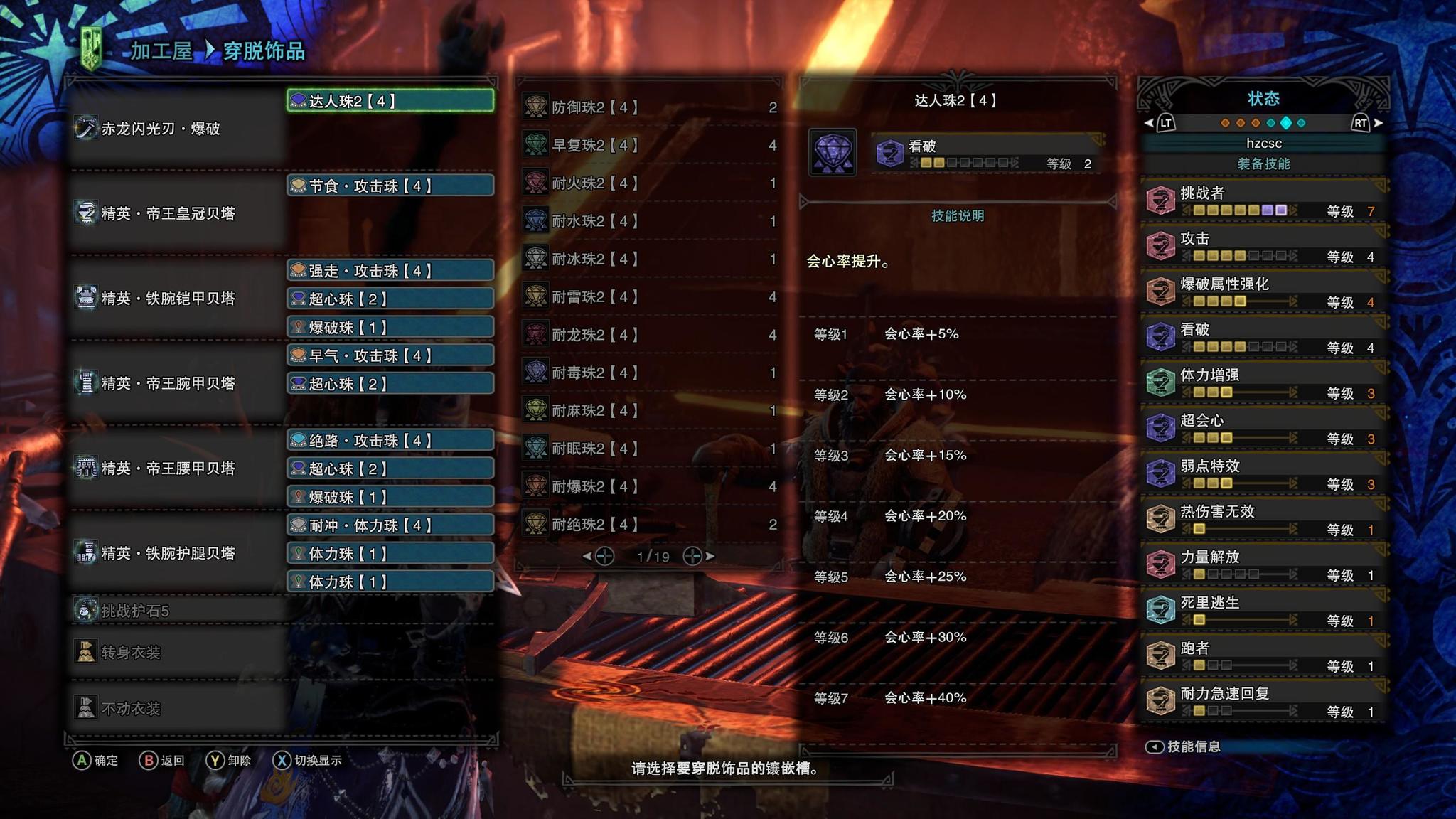Choose the 耐冲・体力珠【4】 slot

tap(390, 525)
